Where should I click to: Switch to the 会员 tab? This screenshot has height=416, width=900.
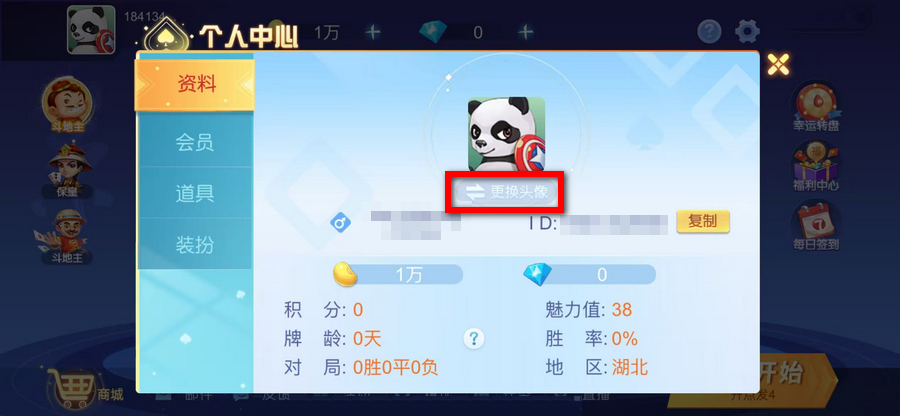coord(195,142)
